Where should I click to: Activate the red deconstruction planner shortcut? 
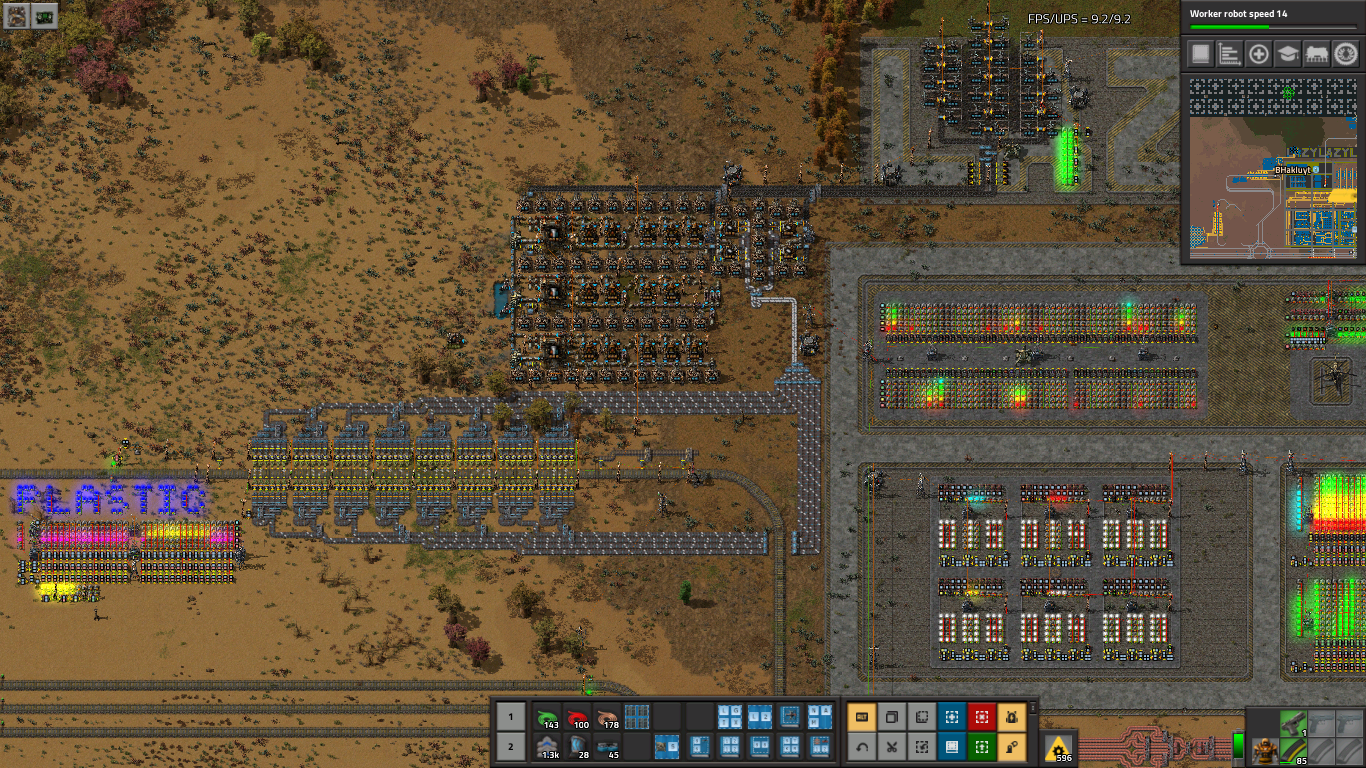tap(981, 717)
